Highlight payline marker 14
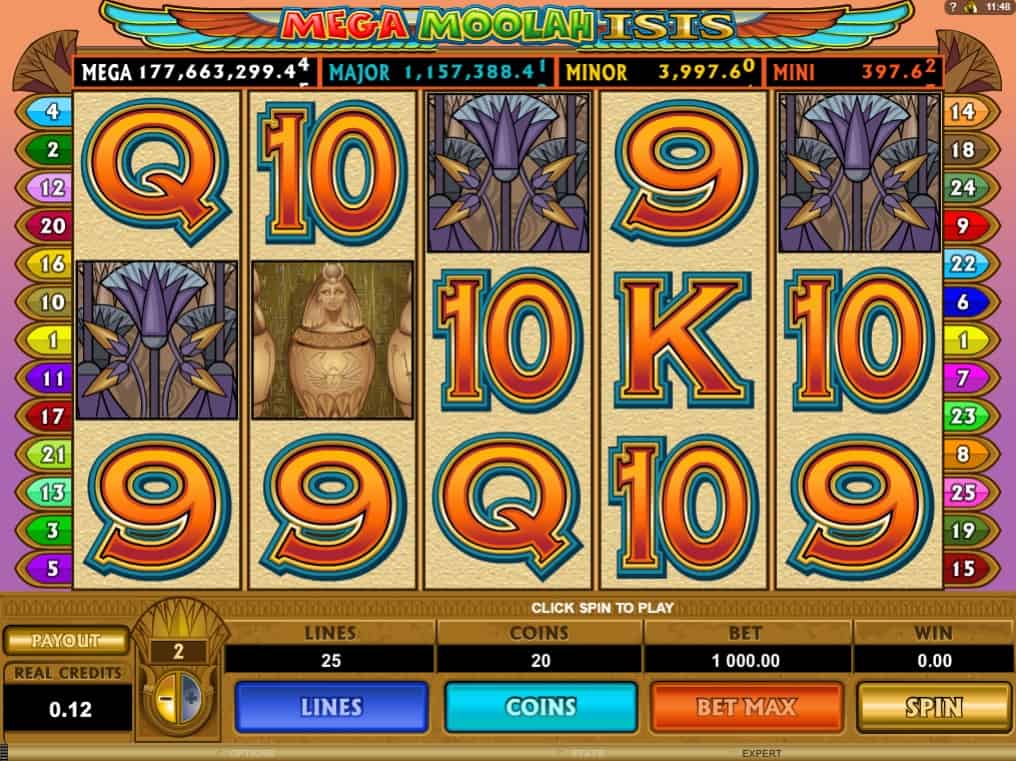 point(962,112)
